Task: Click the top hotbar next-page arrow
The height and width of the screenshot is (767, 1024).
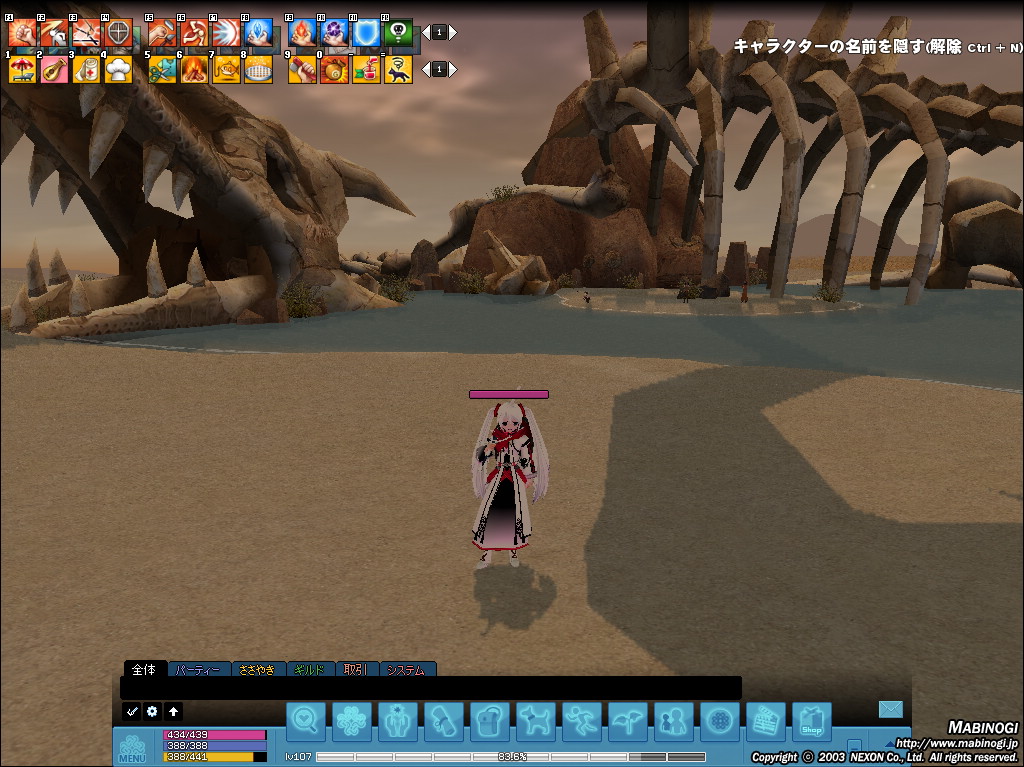Action: pyautogui.click(x=453, y=32)
